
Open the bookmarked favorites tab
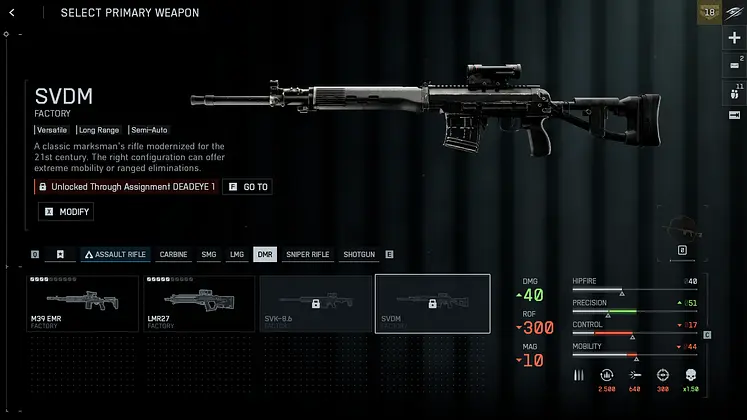(61, 255)
